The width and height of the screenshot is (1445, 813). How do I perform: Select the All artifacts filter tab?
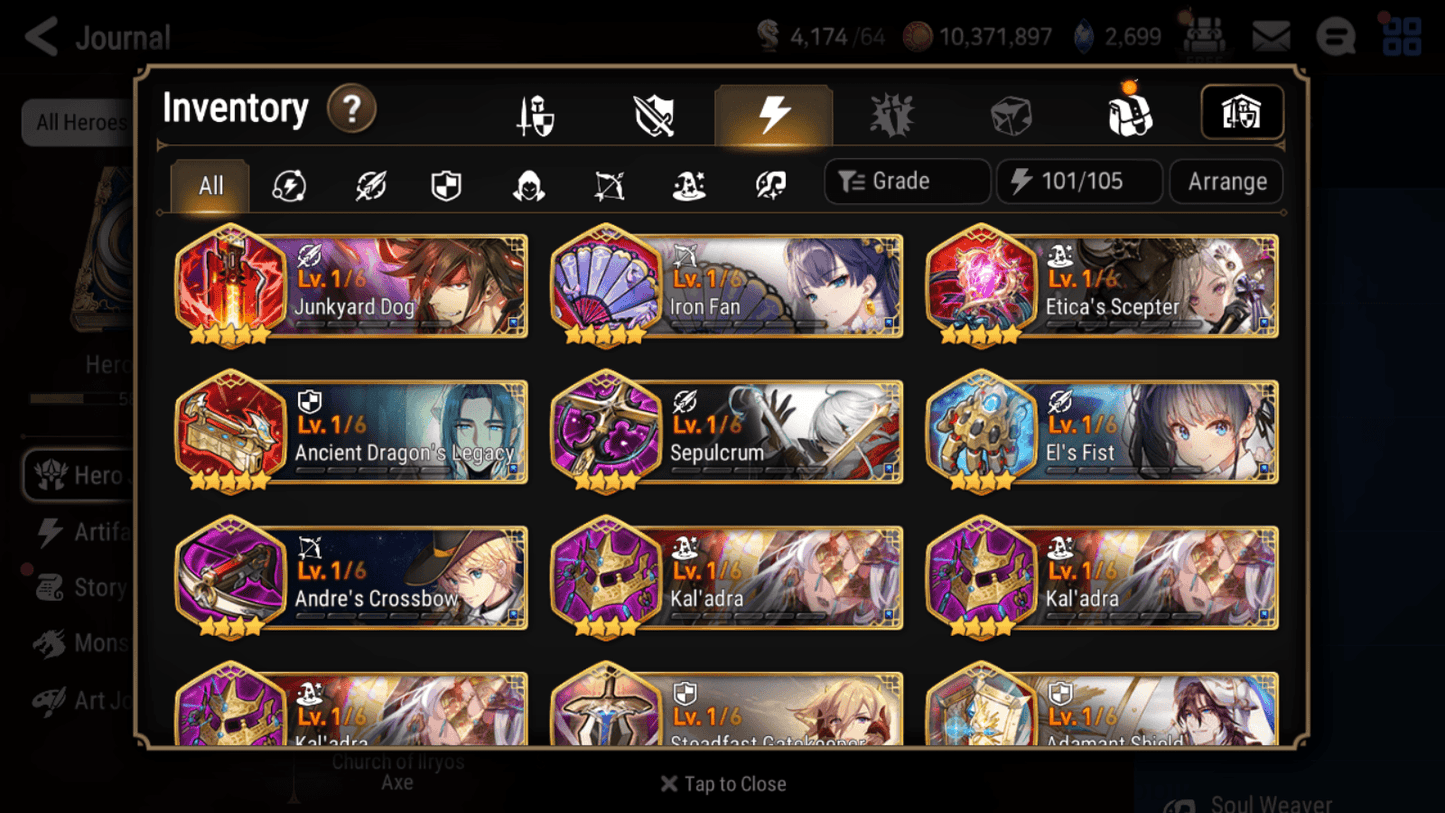(209, 186)
